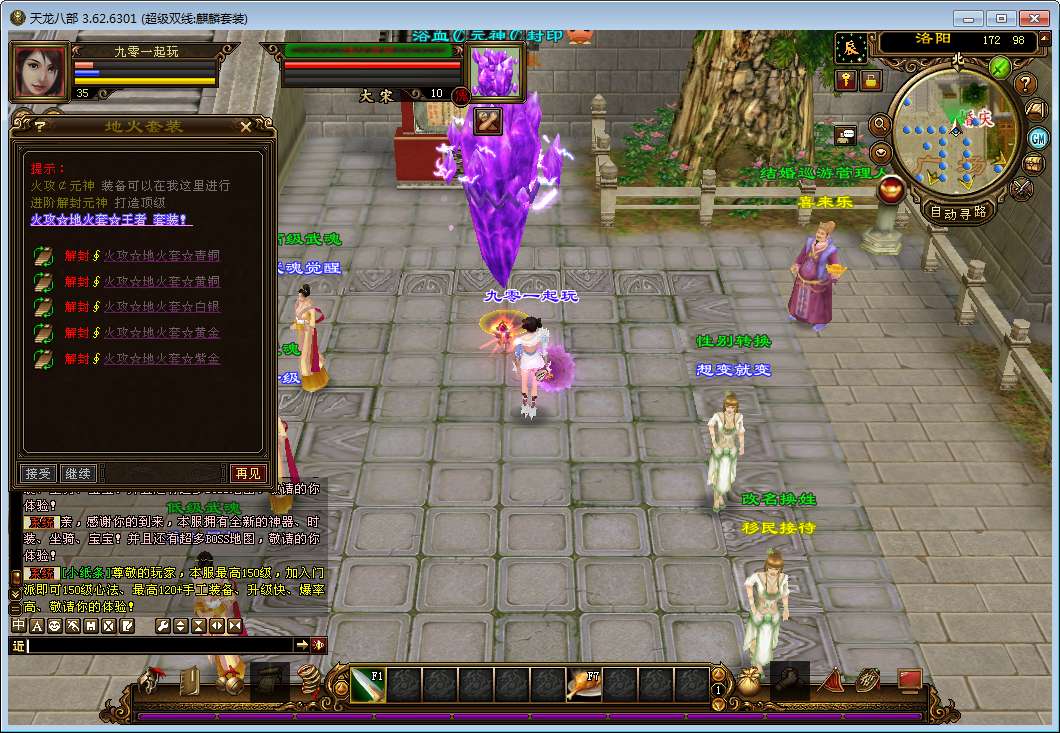This screenshot has height=733, width=1060.
Task: Say goodbye with the 再见 button
Action: coord(247,473)
